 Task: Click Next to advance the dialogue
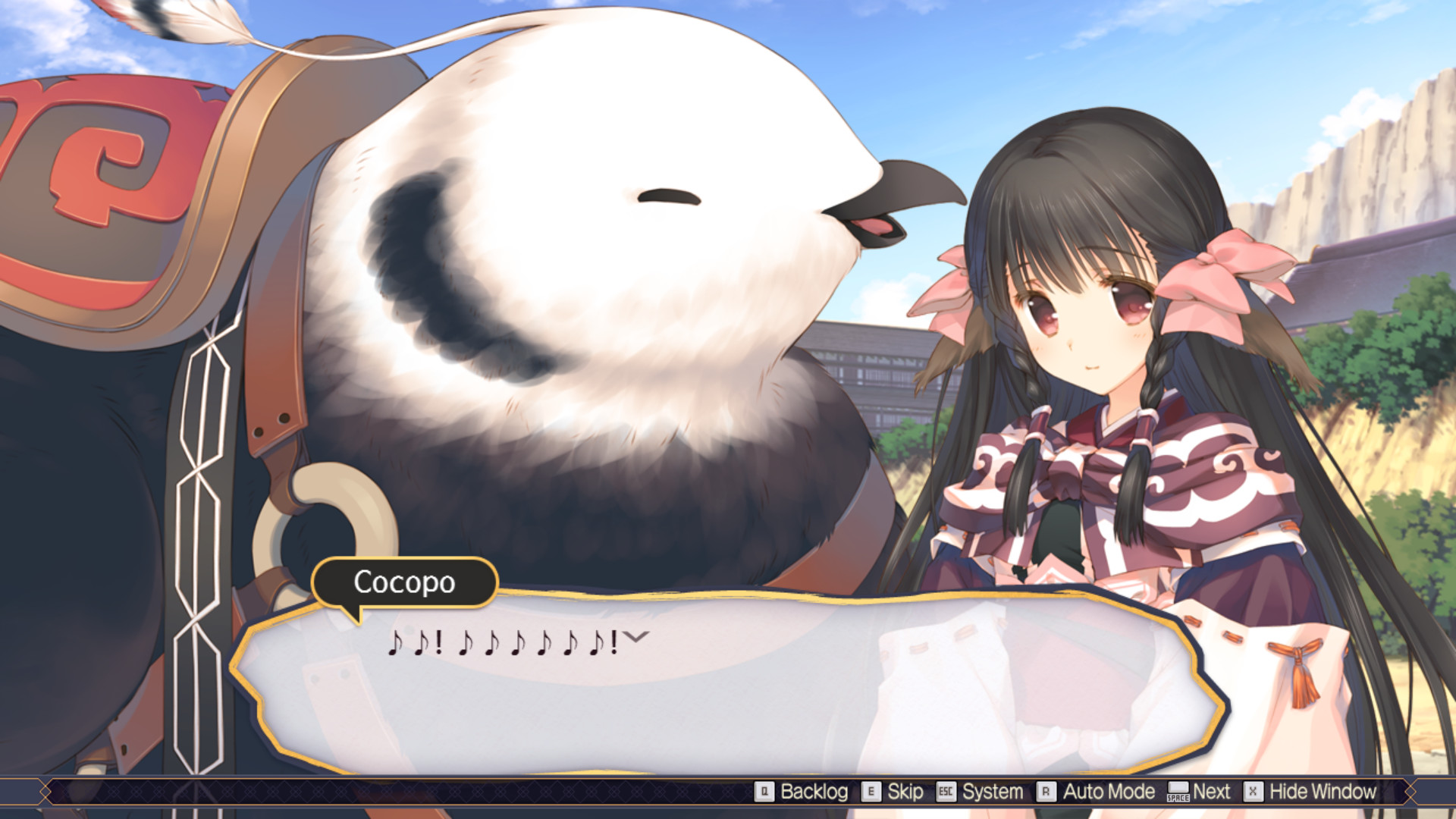pyautogui.click(x=1212, y=791)
